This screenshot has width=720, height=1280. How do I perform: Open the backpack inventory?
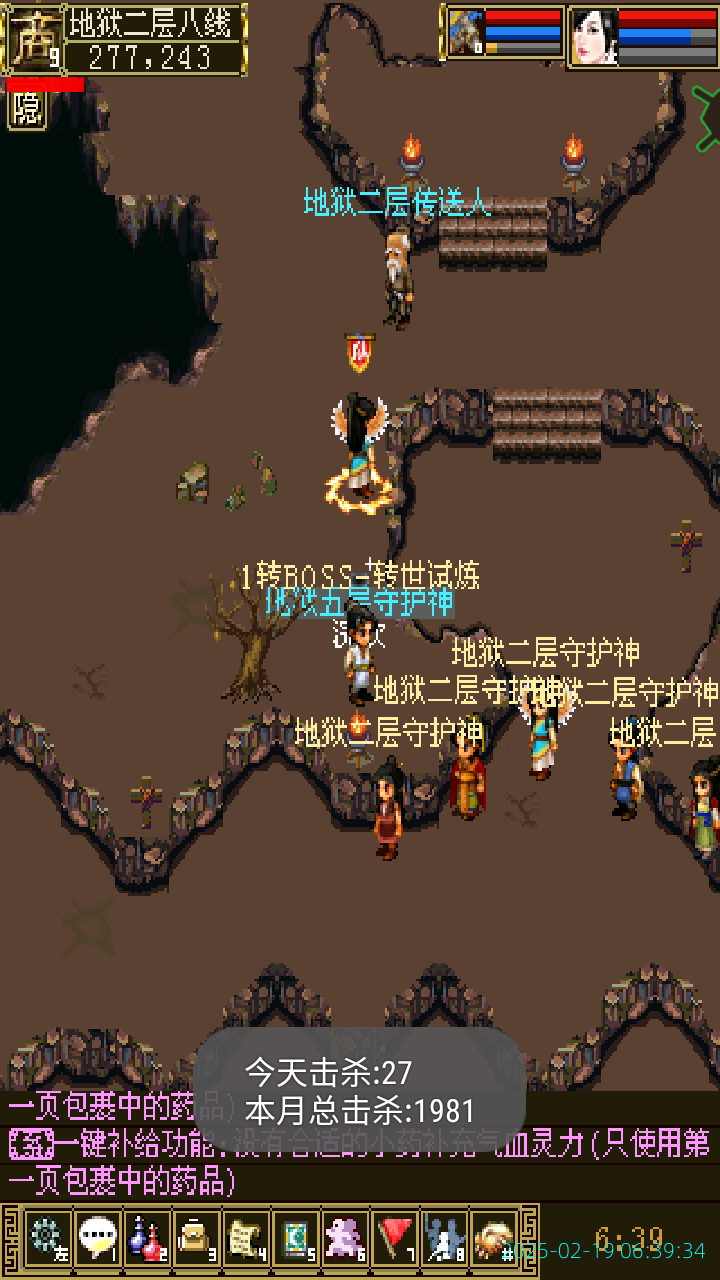[197, 1238]
